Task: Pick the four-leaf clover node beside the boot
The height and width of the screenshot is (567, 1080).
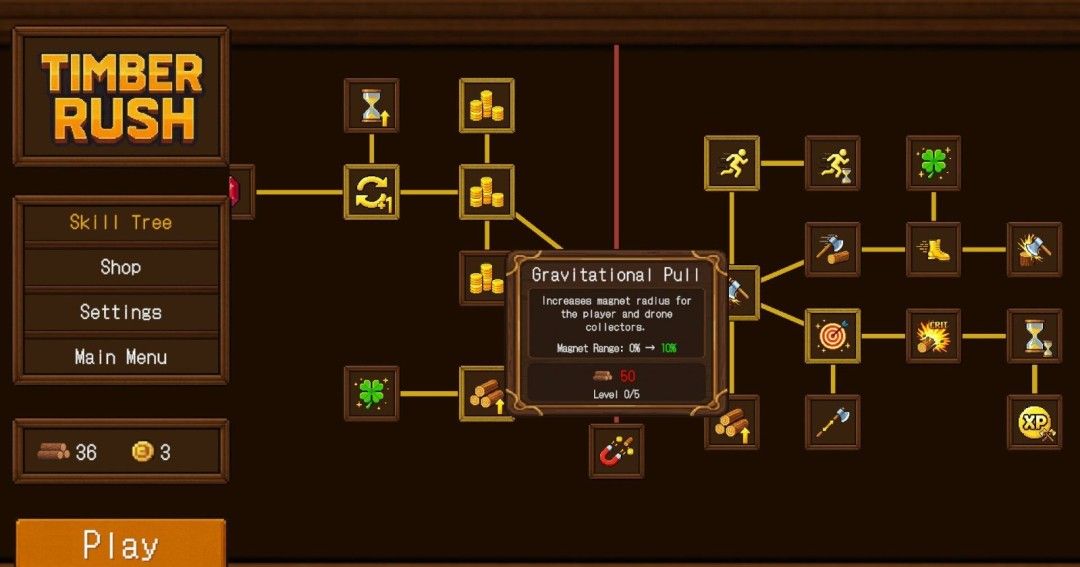Action: [x=933, y=163]
